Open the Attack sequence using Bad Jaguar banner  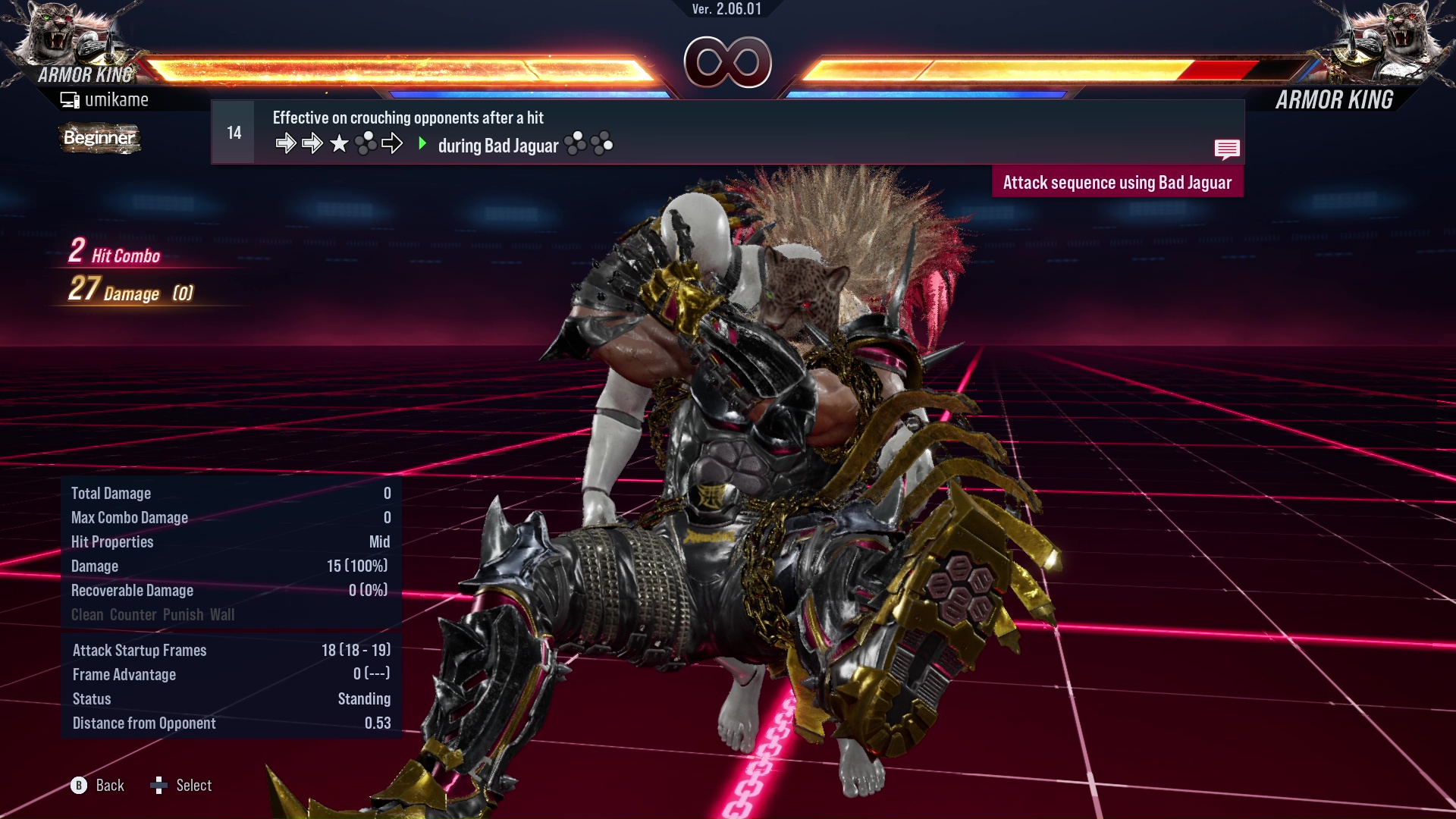pos(1118,182)
